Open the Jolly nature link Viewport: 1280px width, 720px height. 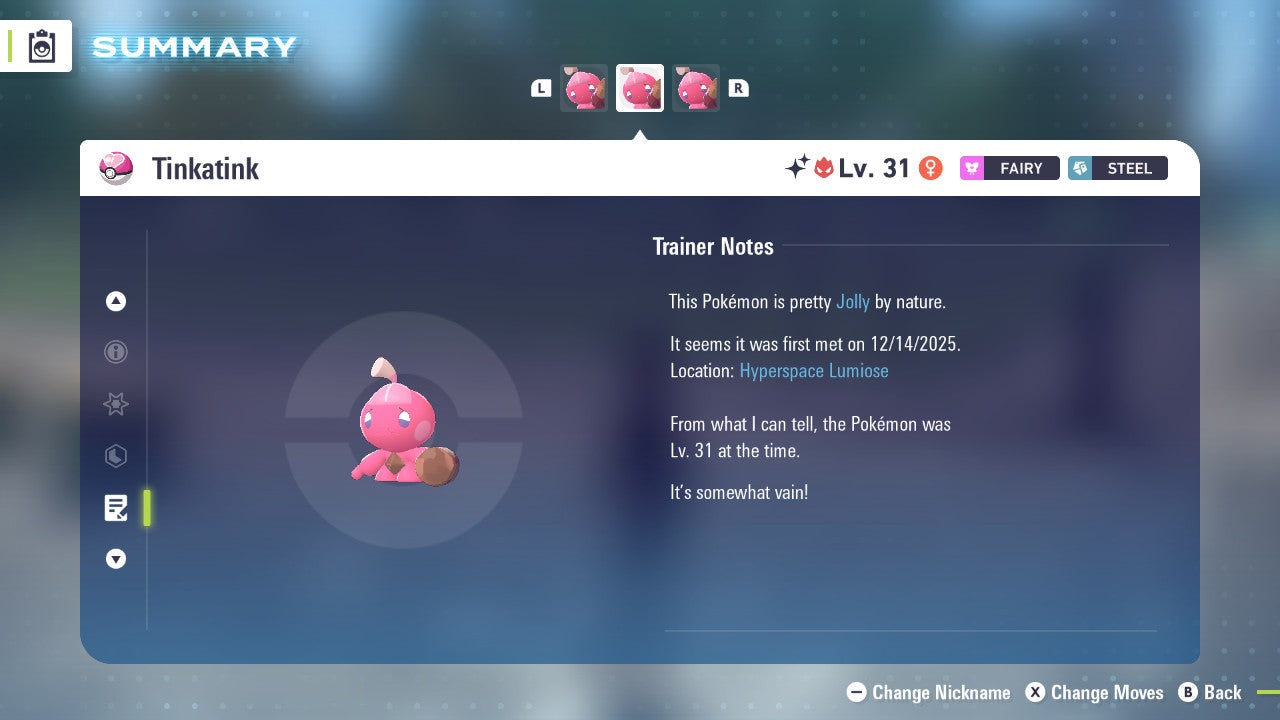[x=853, y=301]
